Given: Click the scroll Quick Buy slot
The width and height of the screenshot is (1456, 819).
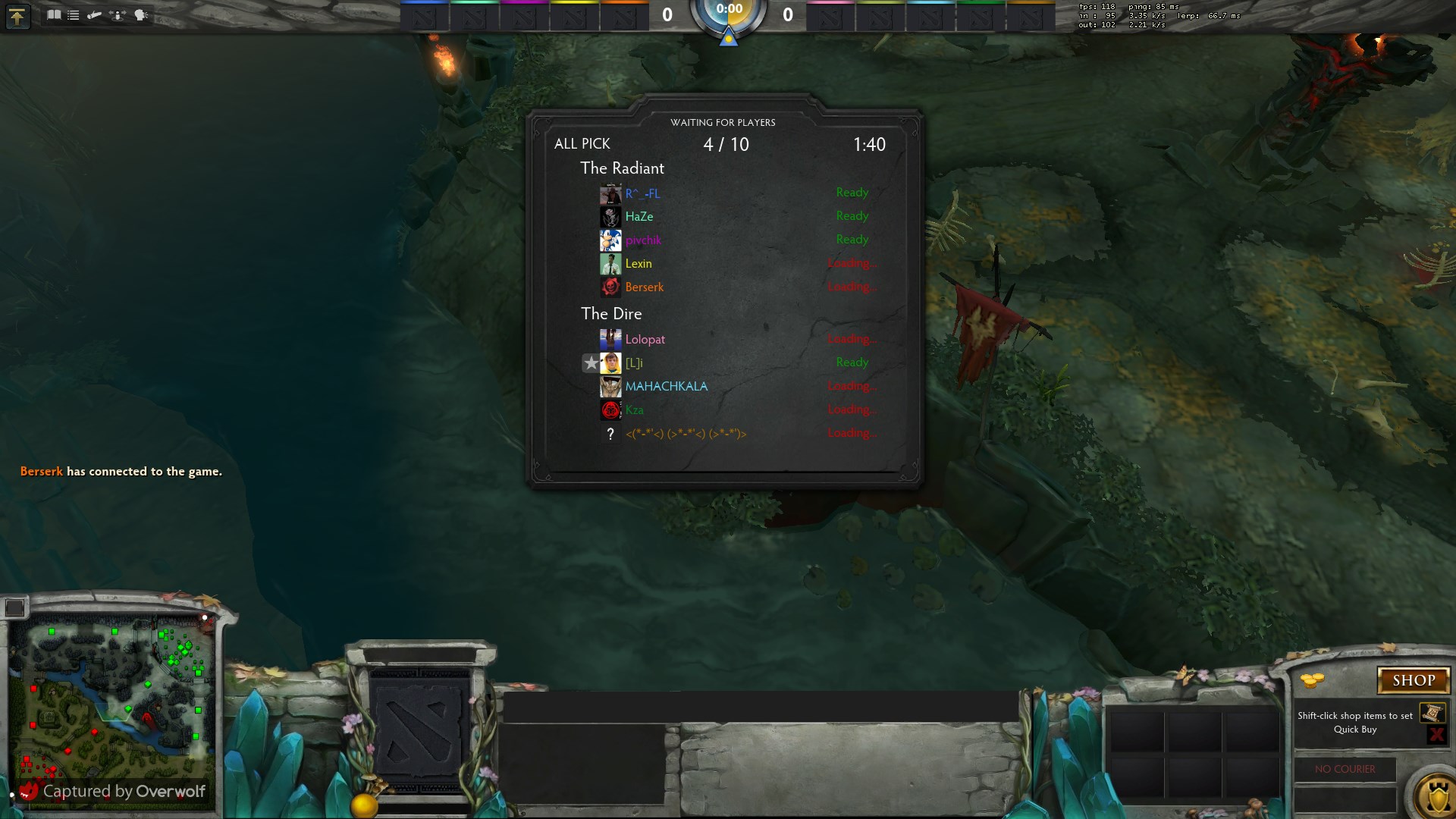Looking at the screenshot, I should 1432,713.
